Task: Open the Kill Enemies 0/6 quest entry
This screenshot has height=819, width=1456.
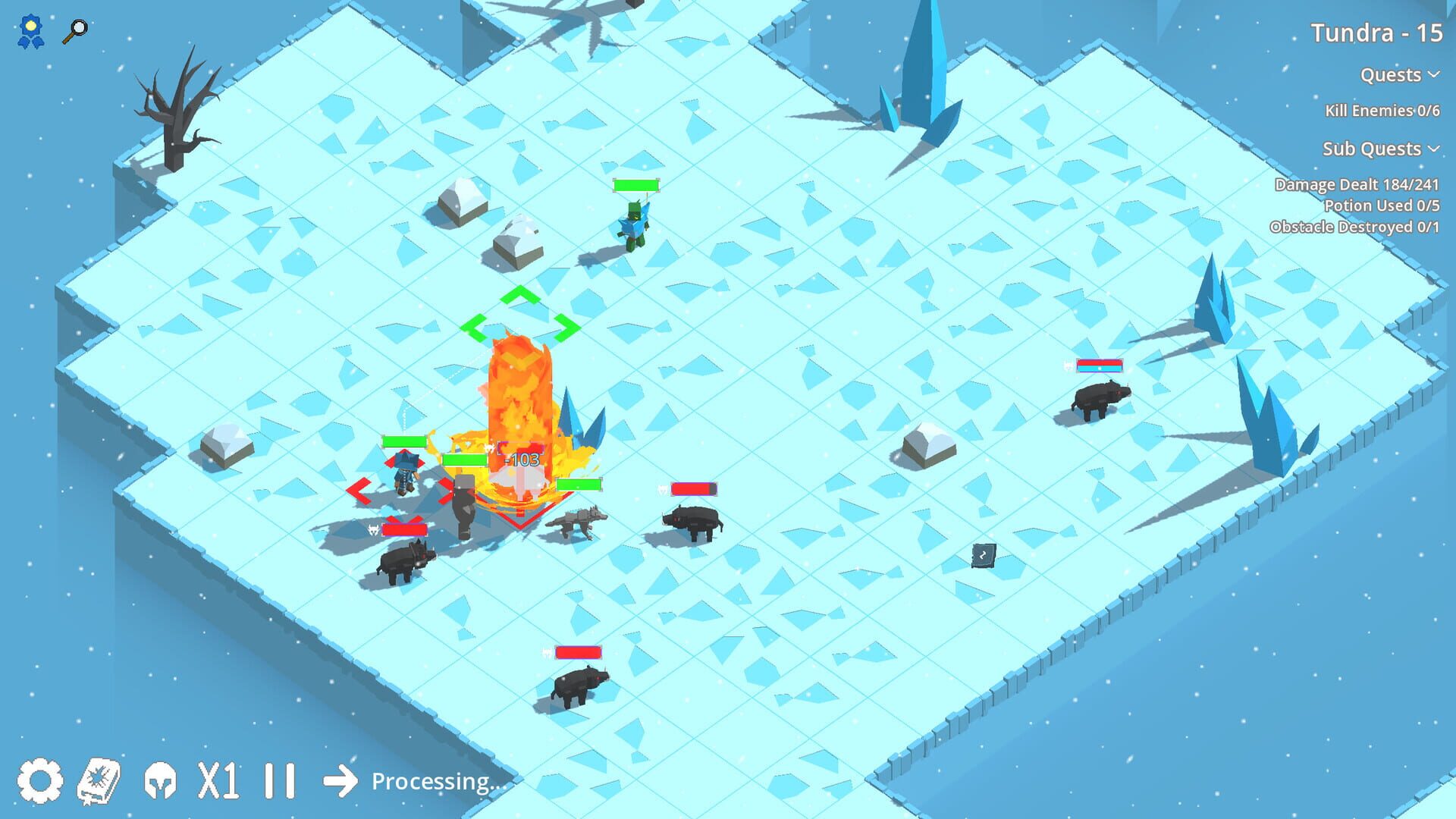Action: [1382, 110]
